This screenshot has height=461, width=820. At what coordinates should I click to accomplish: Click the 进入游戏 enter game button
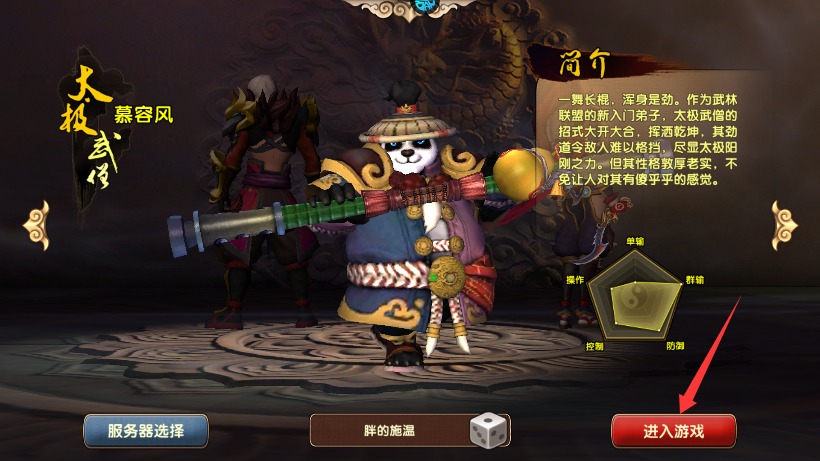673,431
